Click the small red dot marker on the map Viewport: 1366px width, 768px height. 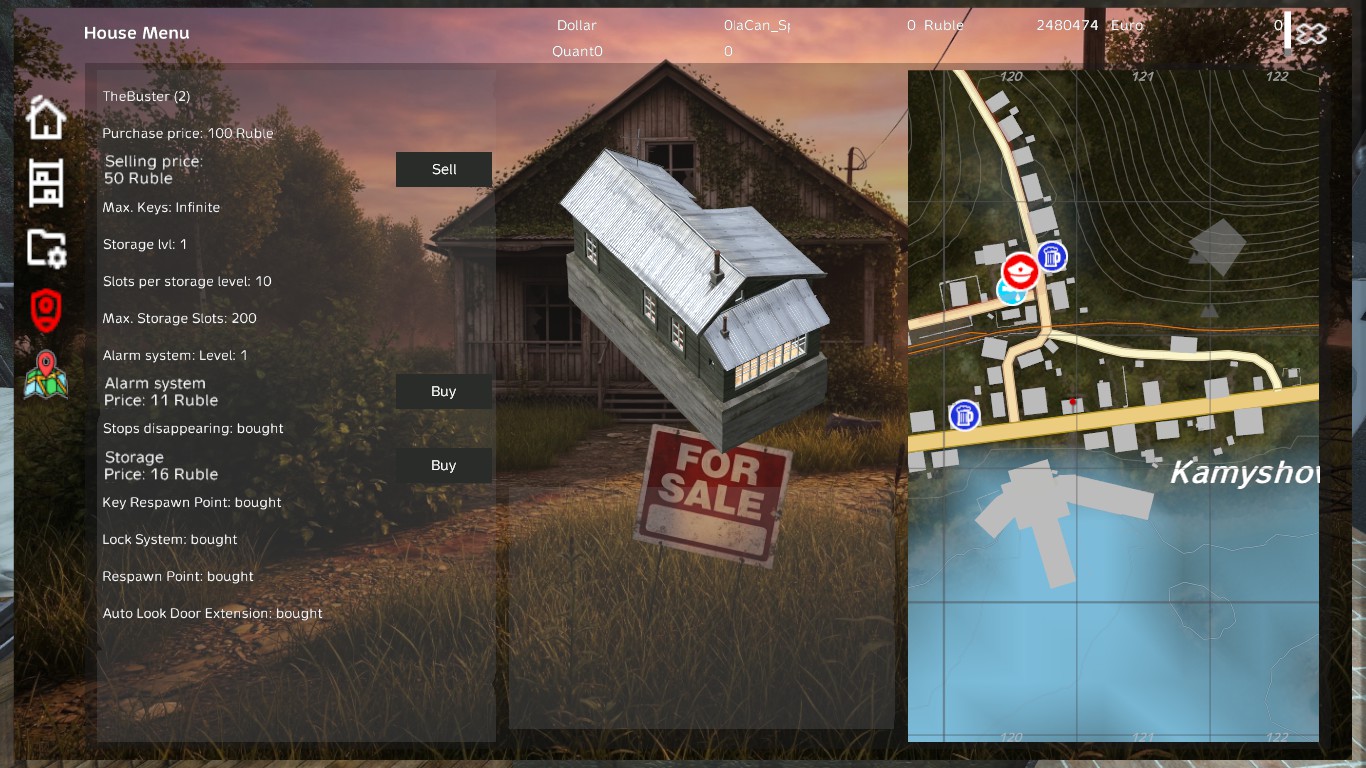(1072, 402)
